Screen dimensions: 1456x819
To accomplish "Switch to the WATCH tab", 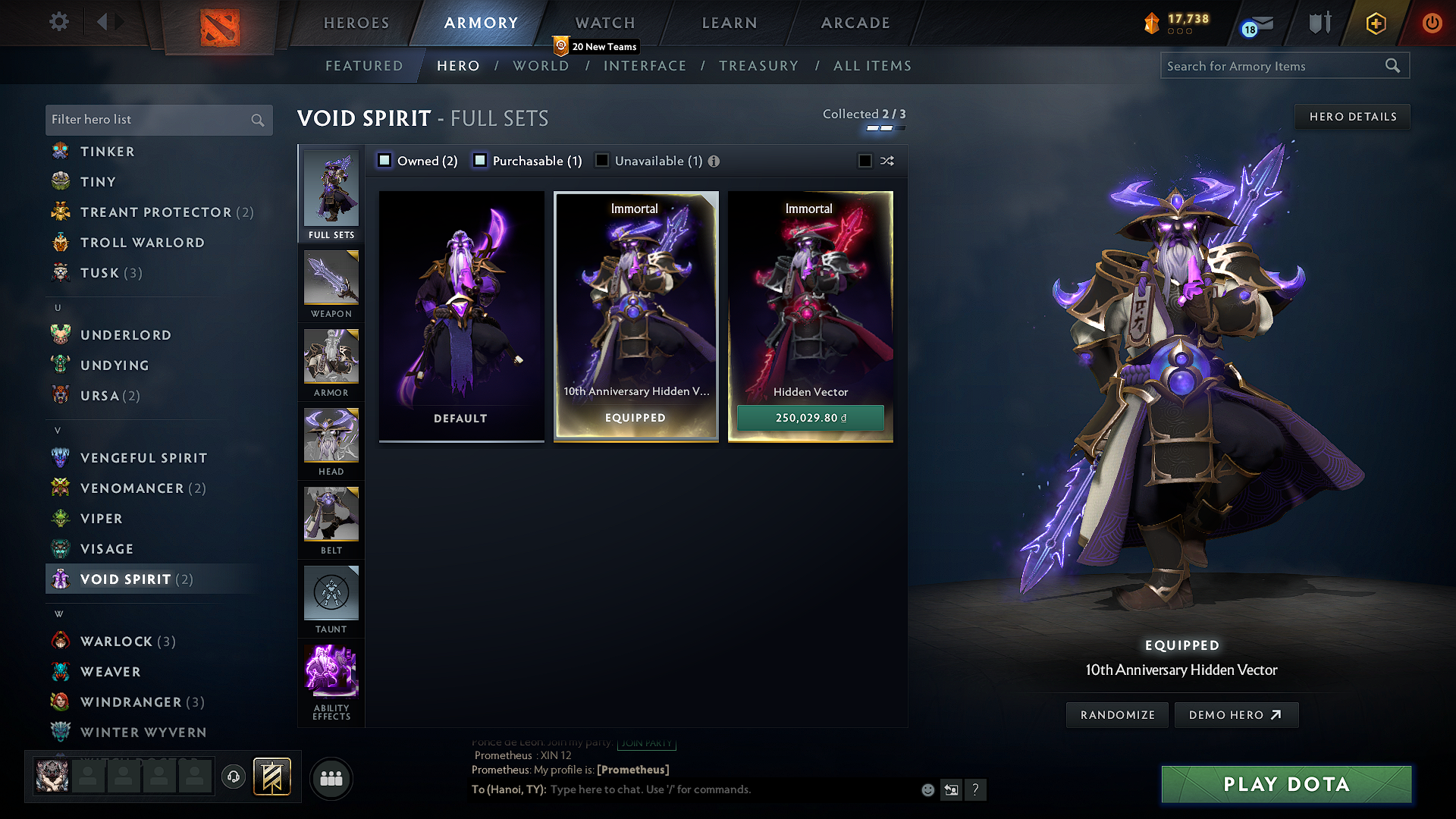I will tap(604, 23).
